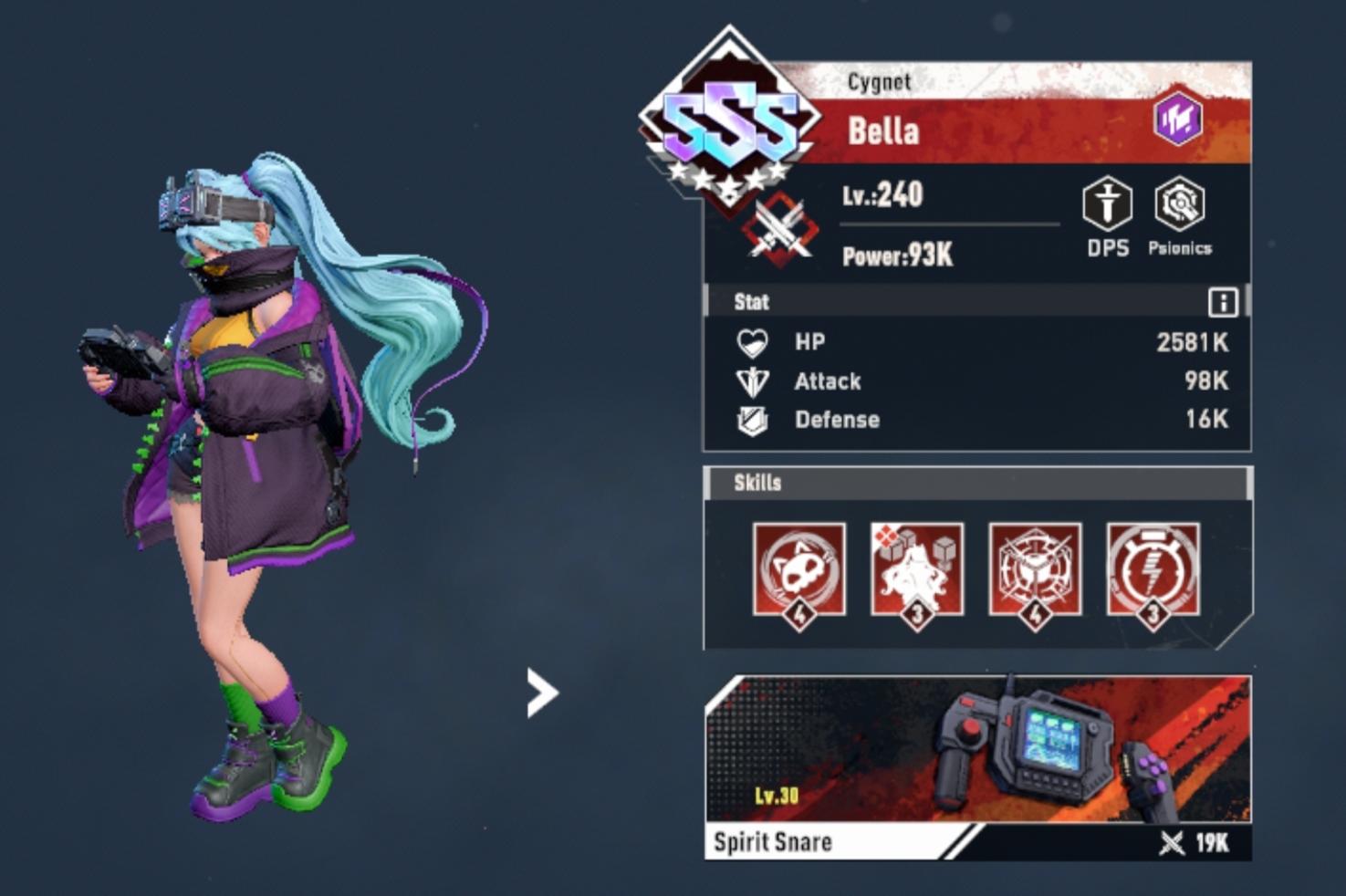Click the HP heart icon in the Stat panel
Viewport: 1346px width, 896px height.
pyautogui.click(x=753, y=343)
